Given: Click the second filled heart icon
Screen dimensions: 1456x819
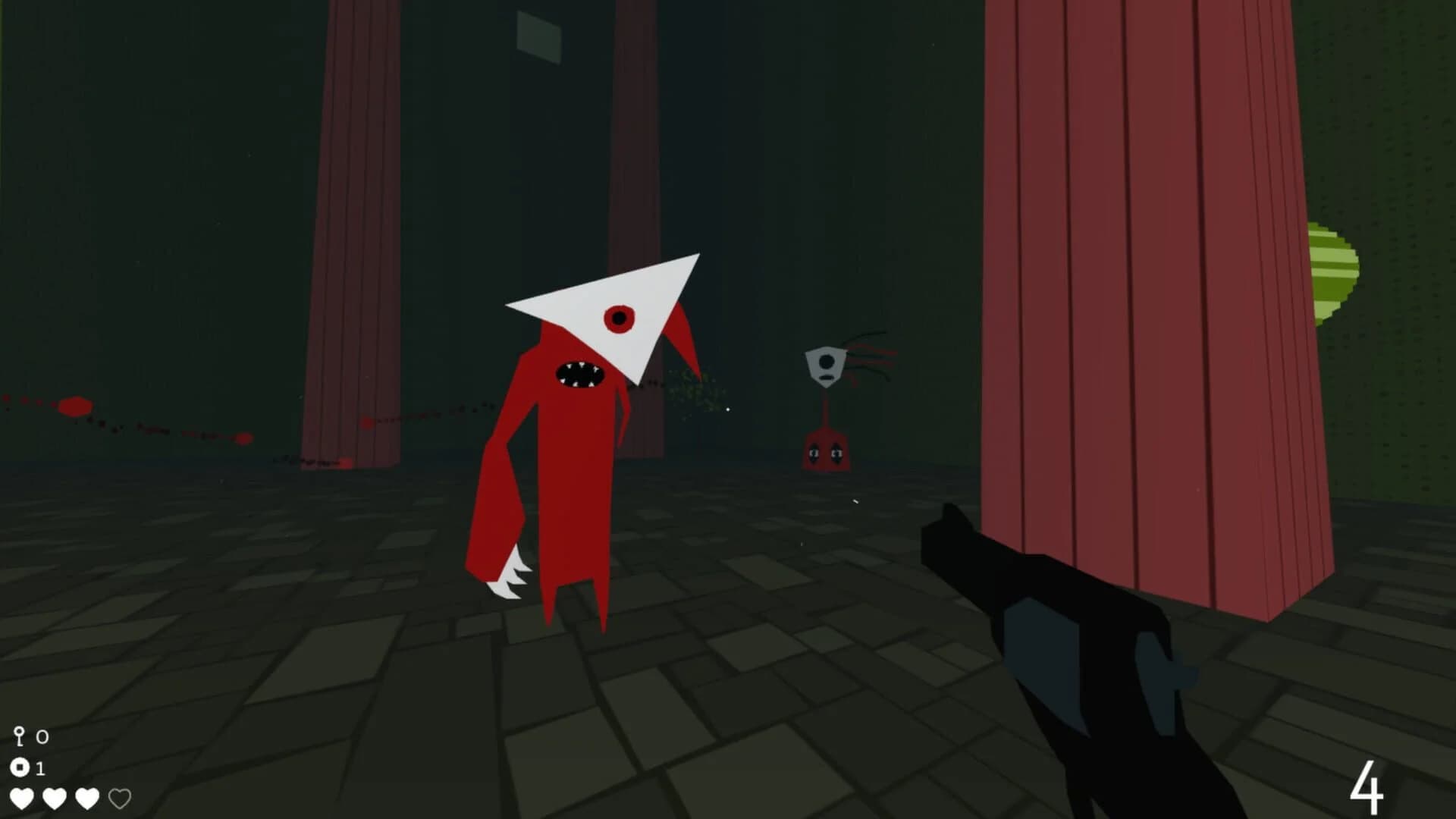Looking at the screenshot, I should (x=55, y=798).
